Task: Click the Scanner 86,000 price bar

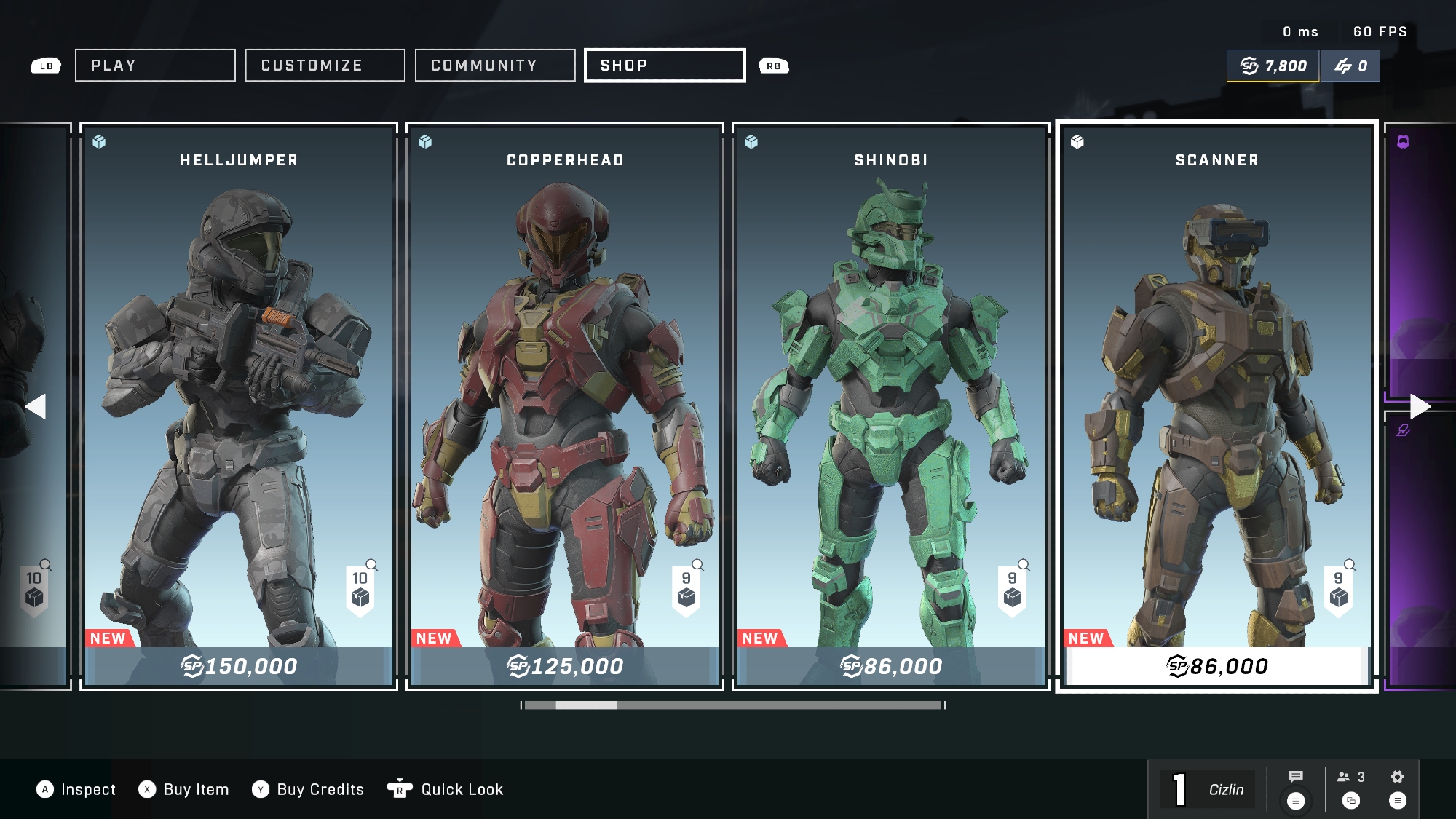Action: (x=1216, y=666)
